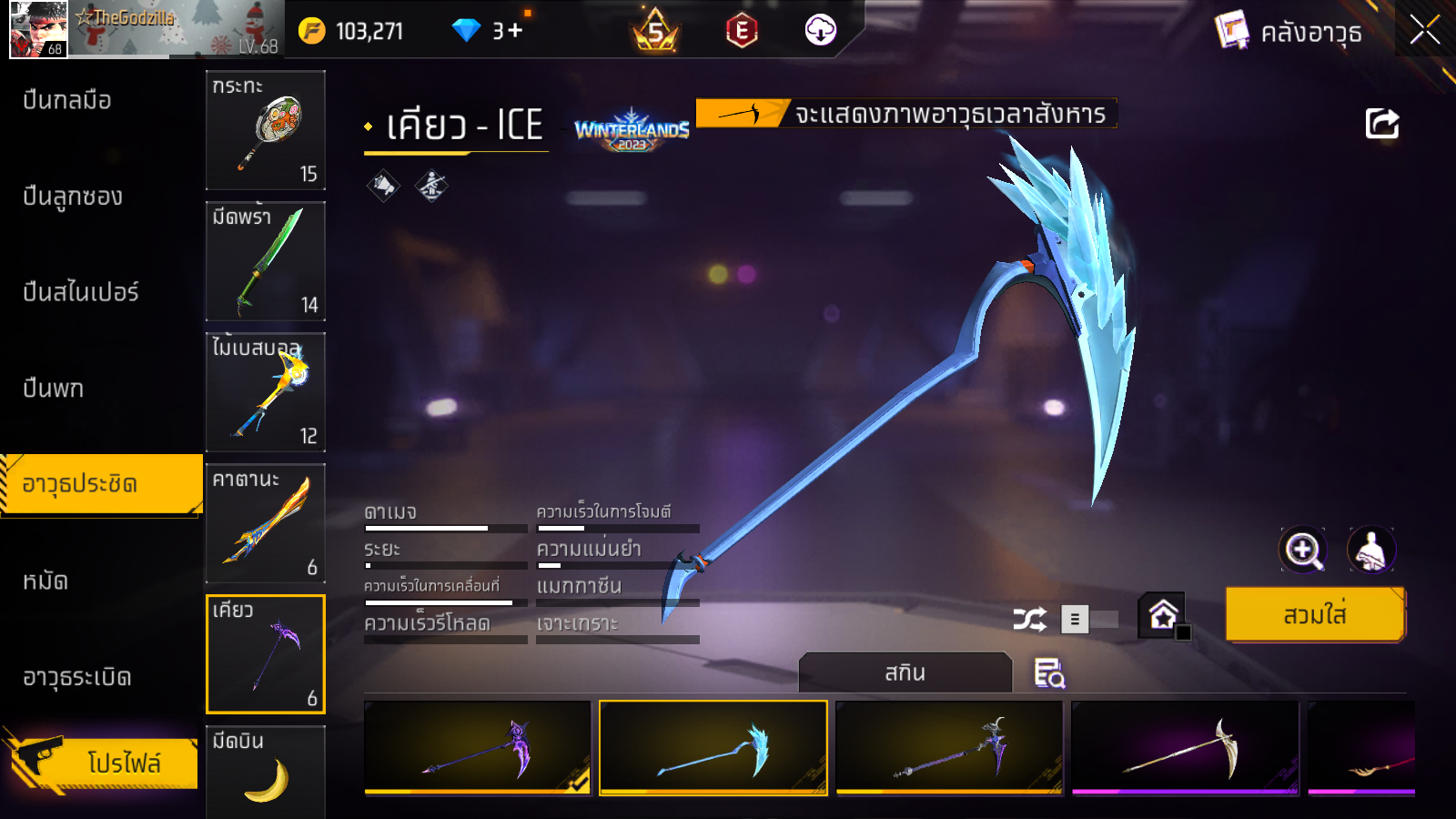1456x819 pixels.
Task: Add diamonds with the plus button
Action: tap(515, 31)
